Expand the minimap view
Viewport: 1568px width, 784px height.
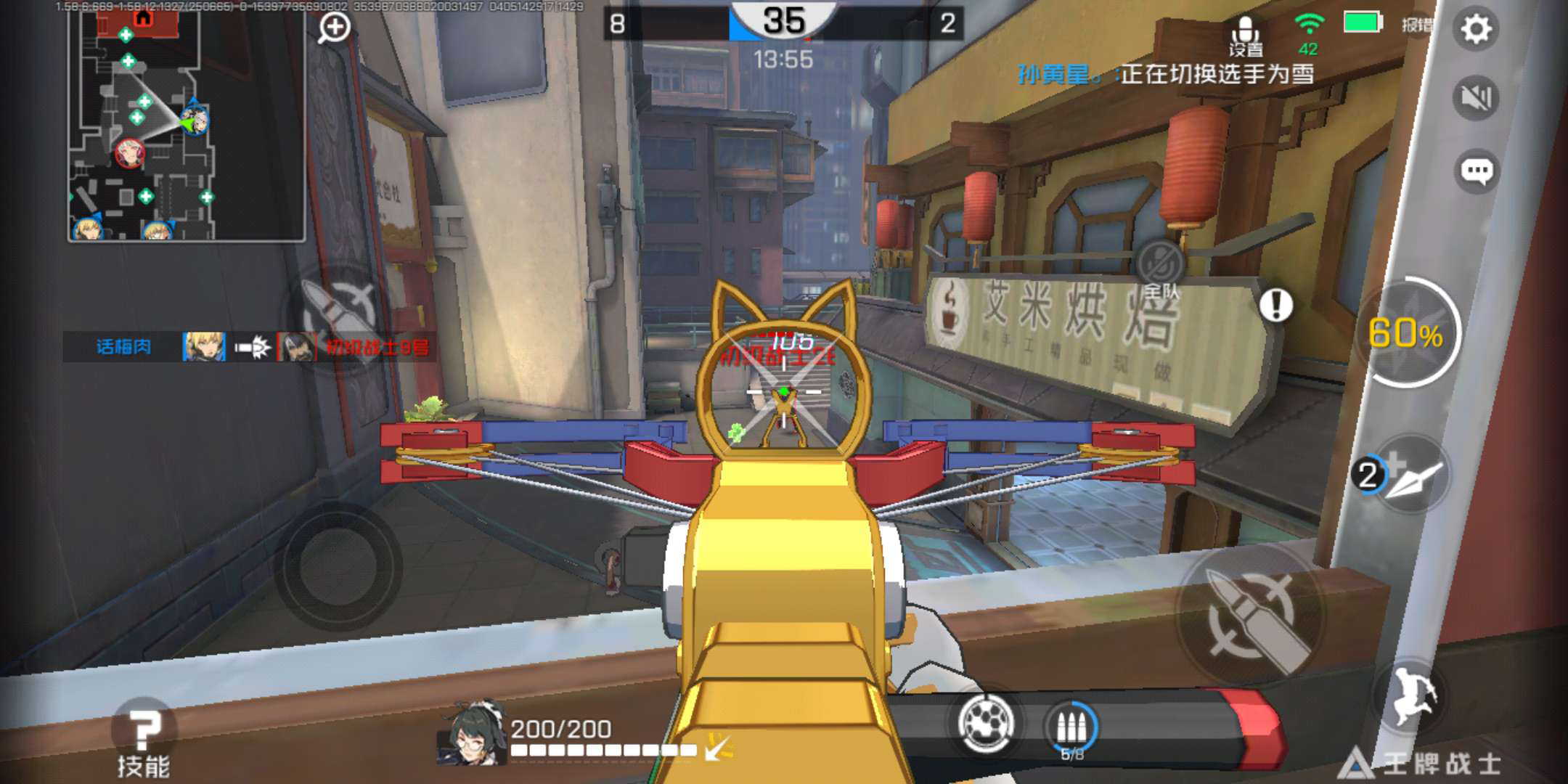pyautogui.click(x=186, y=125)
